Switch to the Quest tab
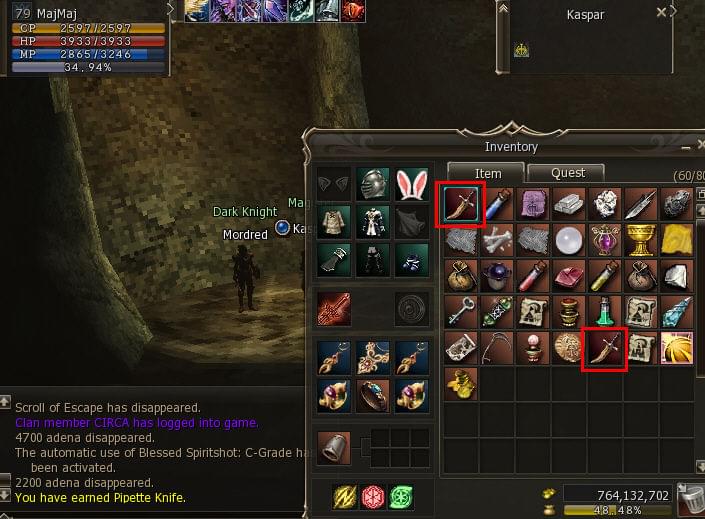705x519 pixels. pos(568,173)
